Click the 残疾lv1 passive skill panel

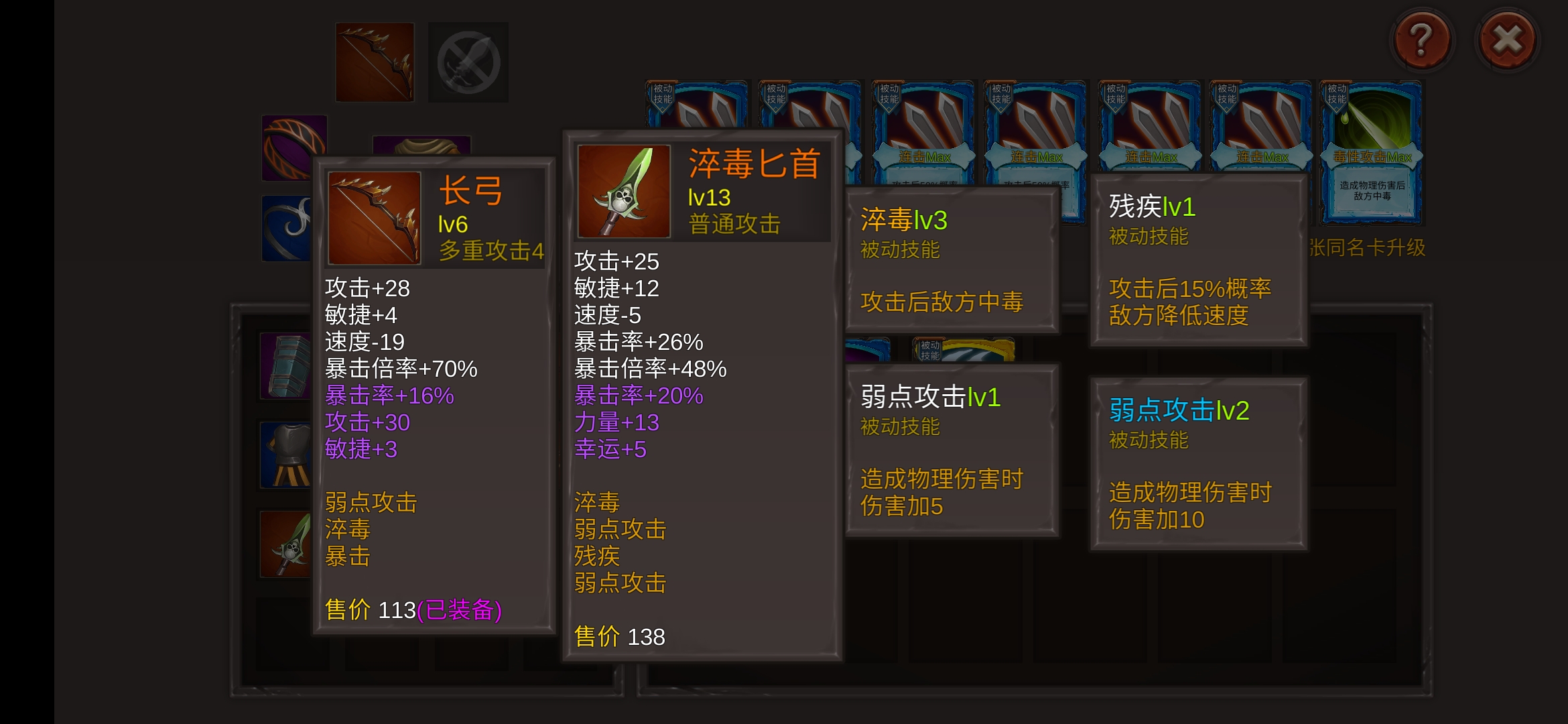[1198, 261]
